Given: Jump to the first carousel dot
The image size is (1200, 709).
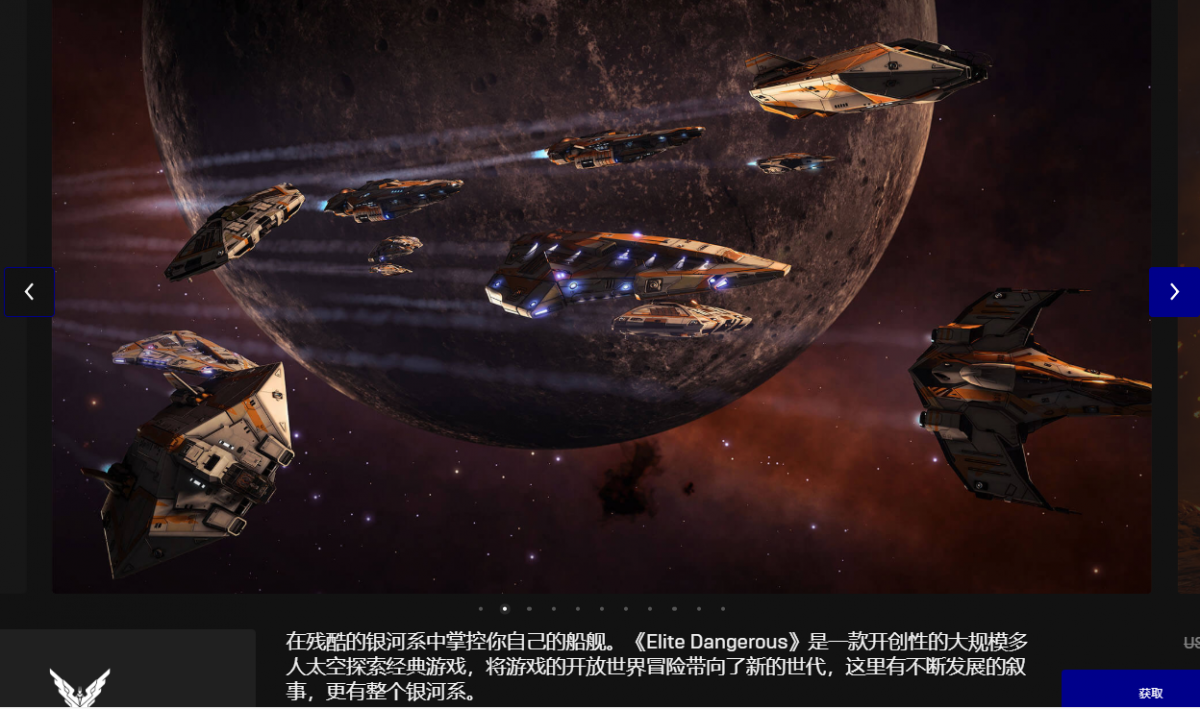Looking at the screenshot, I should pyautogui.click(x=481, y=608).
